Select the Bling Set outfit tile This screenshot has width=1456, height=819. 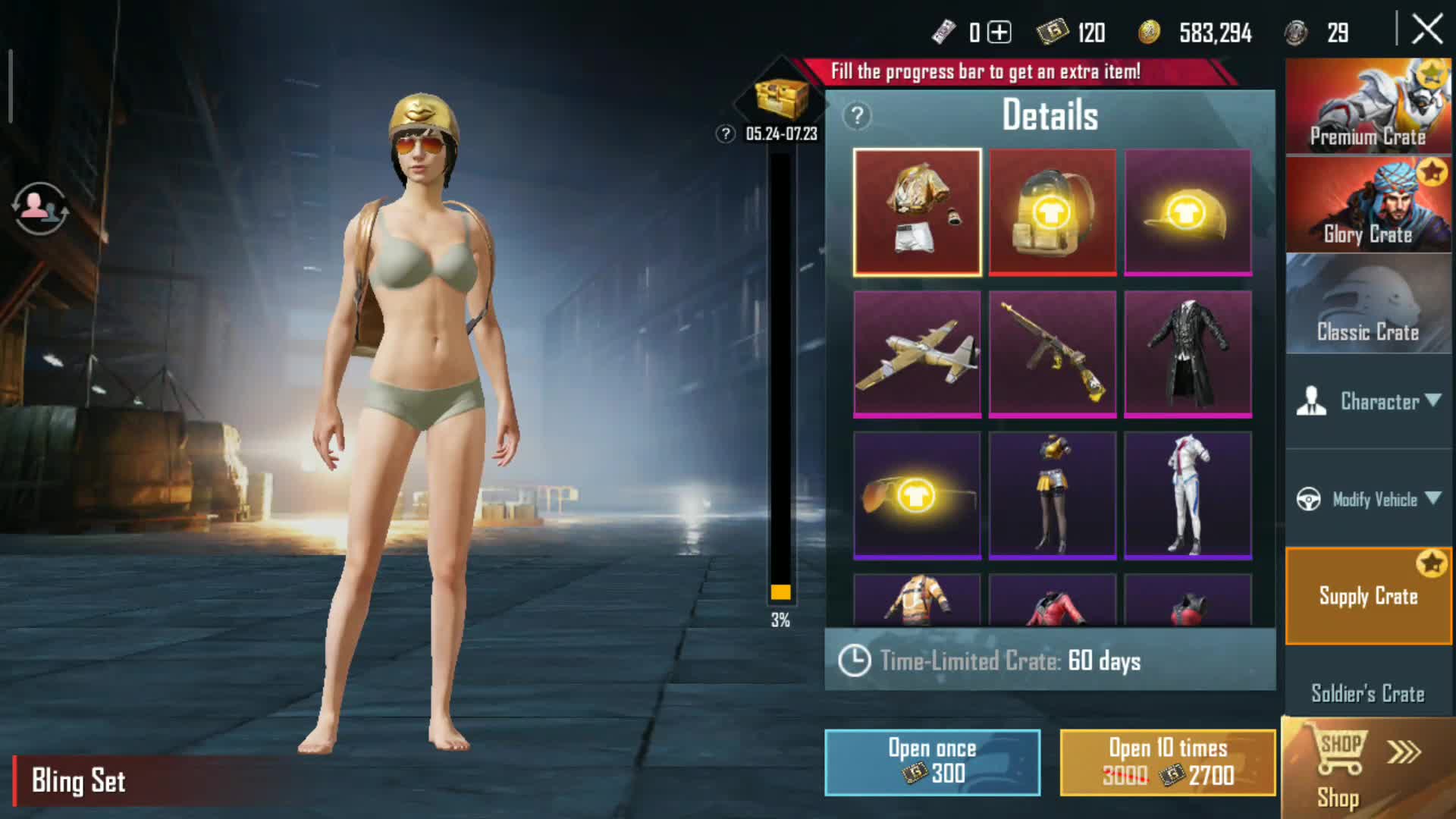pyautogui.click(x=917, y=212)
